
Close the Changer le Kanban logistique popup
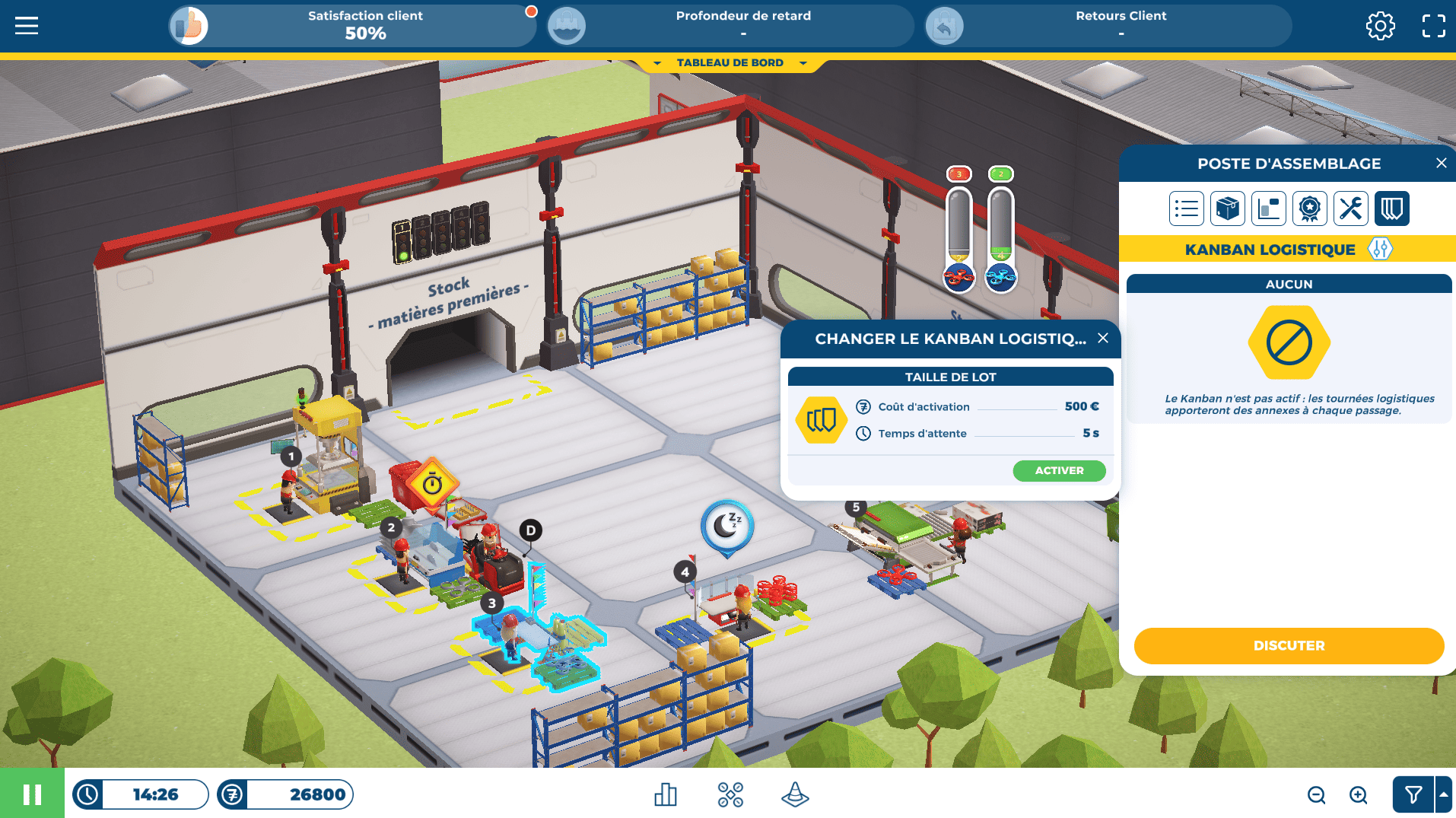coord(1103,339)
